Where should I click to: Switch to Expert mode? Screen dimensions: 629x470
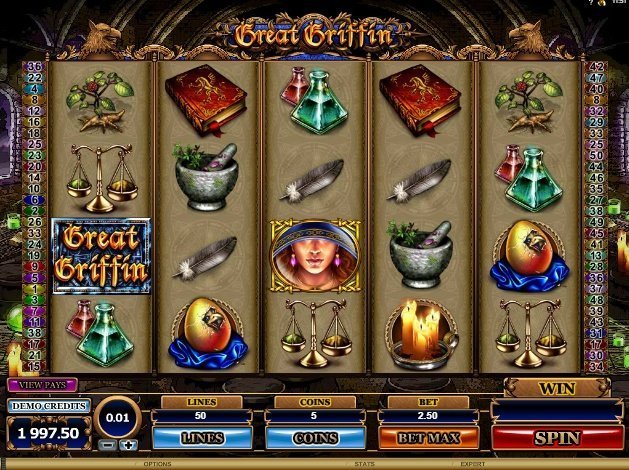(472, 465)
